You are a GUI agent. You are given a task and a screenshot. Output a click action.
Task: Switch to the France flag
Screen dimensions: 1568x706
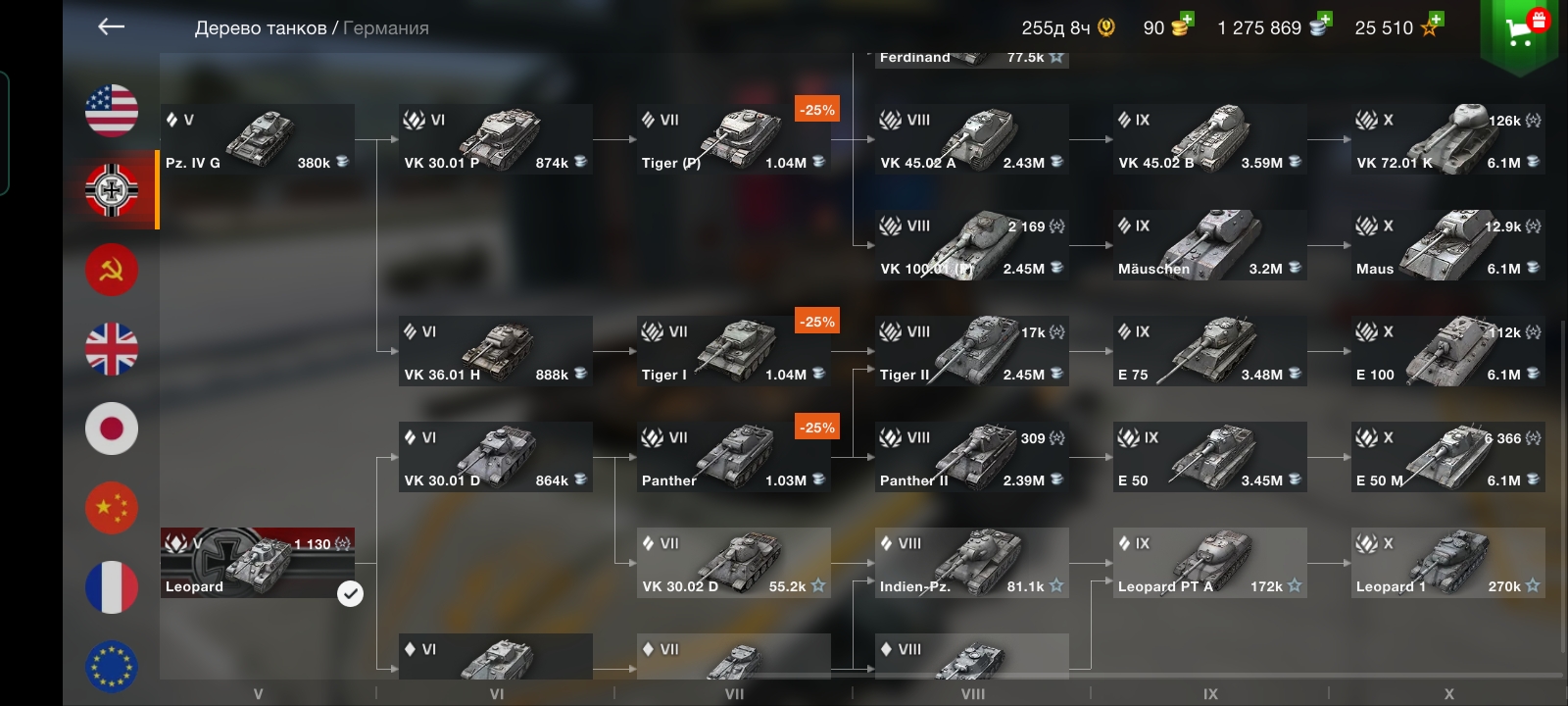click(x=112, y=587)
